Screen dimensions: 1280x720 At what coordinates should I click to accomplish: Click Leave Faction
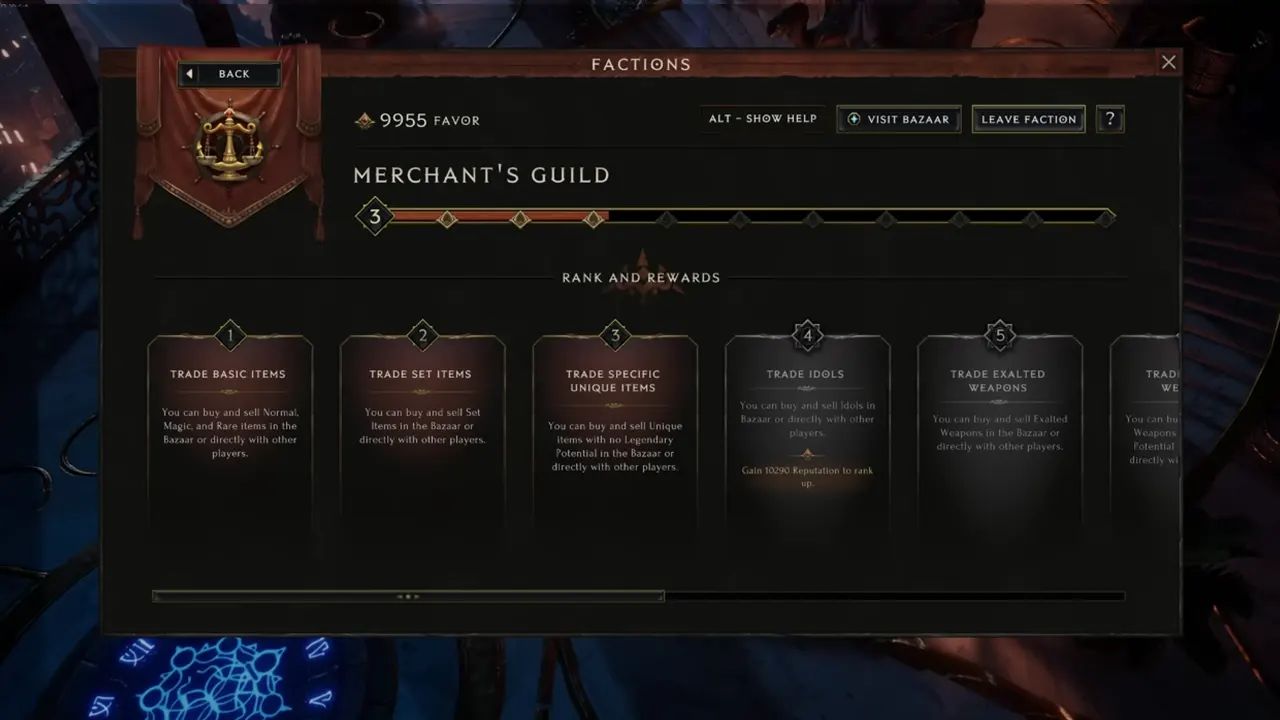(x=1028, y=119)
